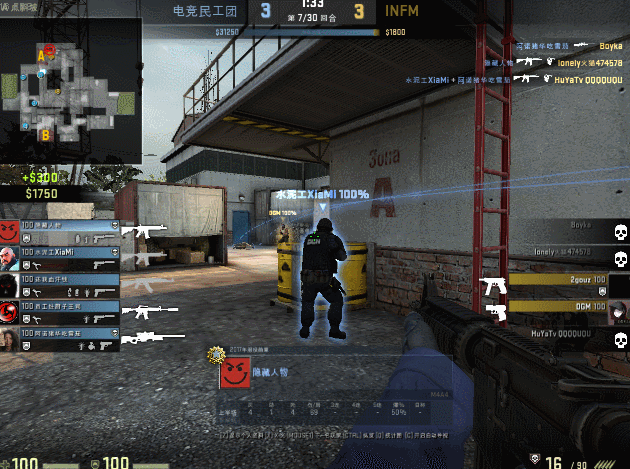Select the red Sharingan avatar player row

[x=62, y=312]
